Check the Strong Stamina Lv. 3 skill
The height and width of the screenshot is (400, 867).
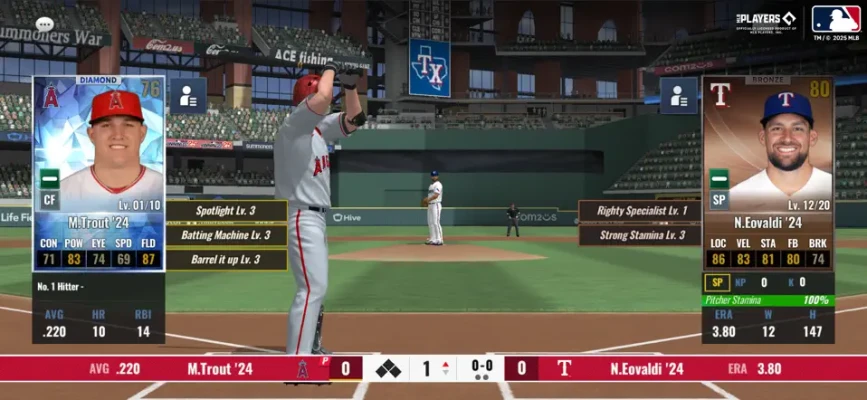coord(639,235)
